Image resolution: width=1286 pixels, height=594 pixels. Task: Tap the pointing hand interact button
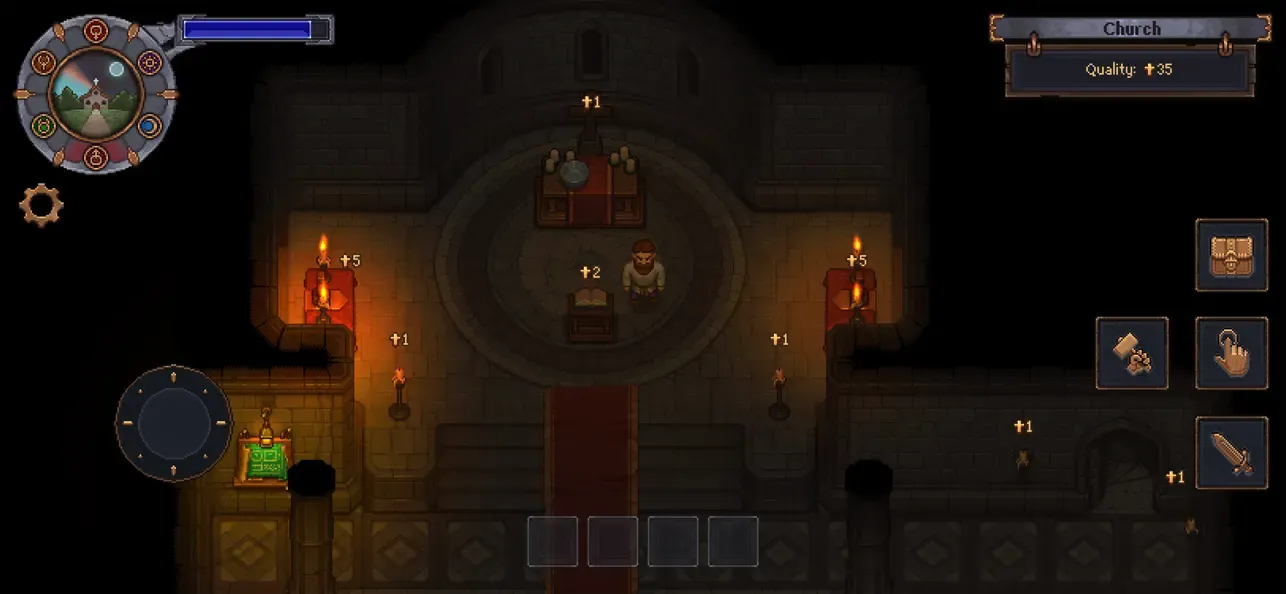pos(1231,353)
